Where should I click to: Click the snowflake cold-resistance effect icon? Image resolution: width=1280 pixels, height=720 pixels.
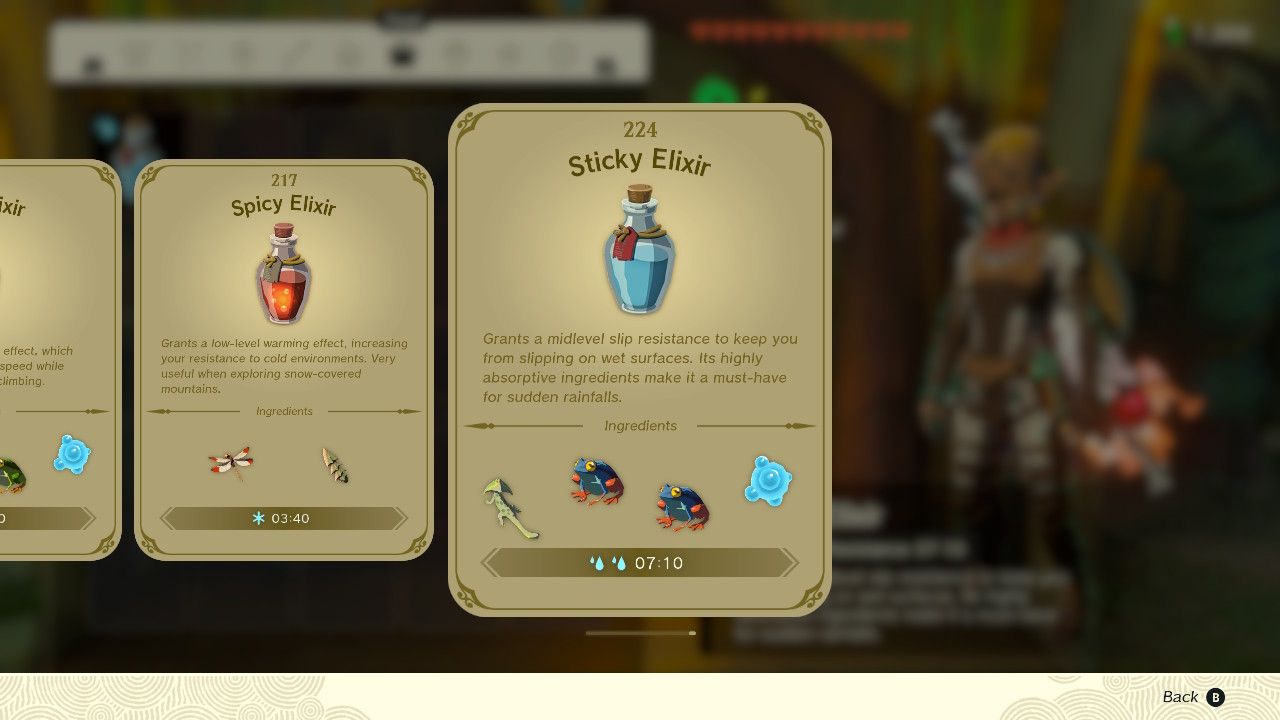259,518
